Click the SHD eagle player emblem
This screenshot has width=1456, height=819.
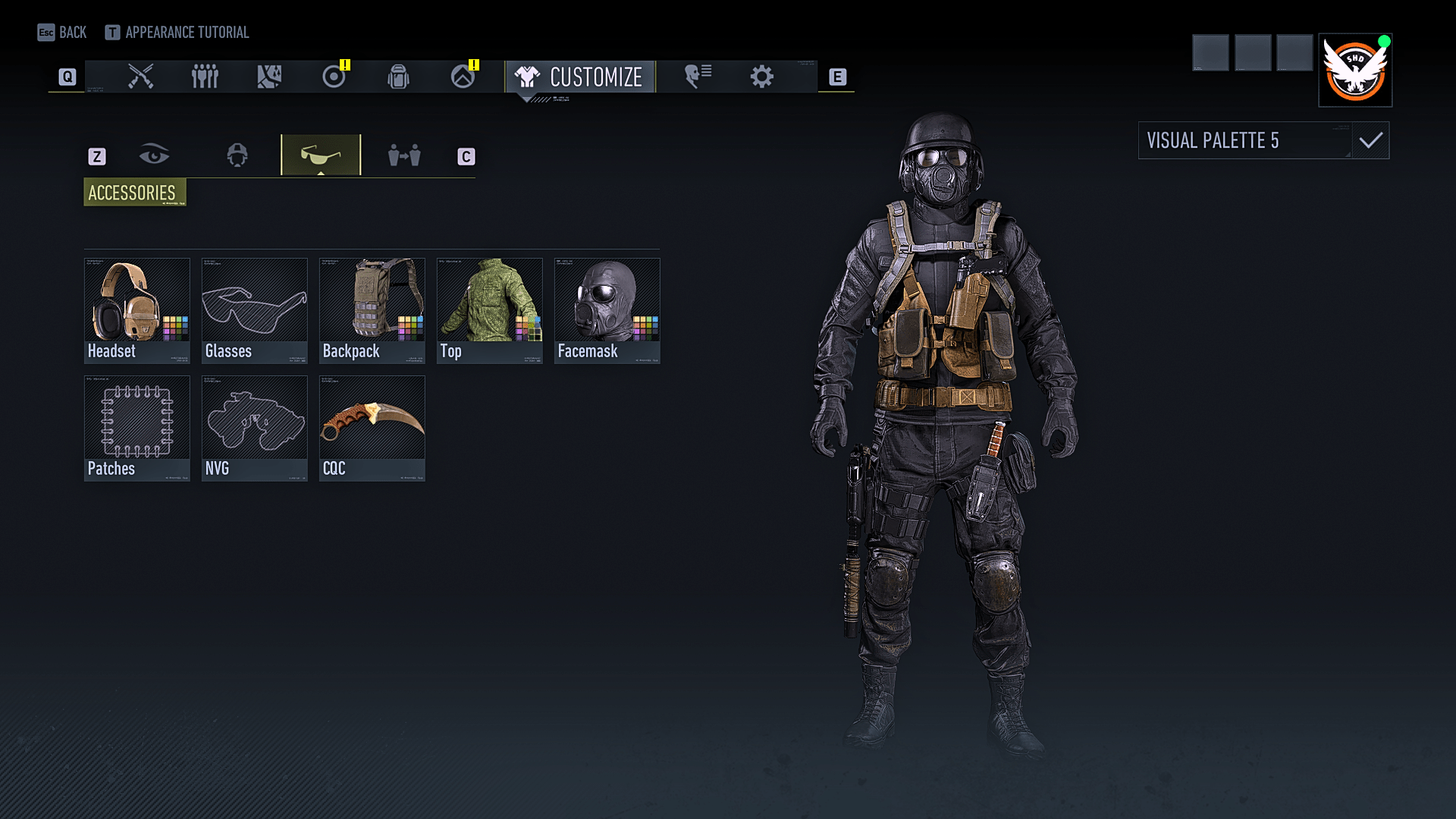click(1355, 70)
